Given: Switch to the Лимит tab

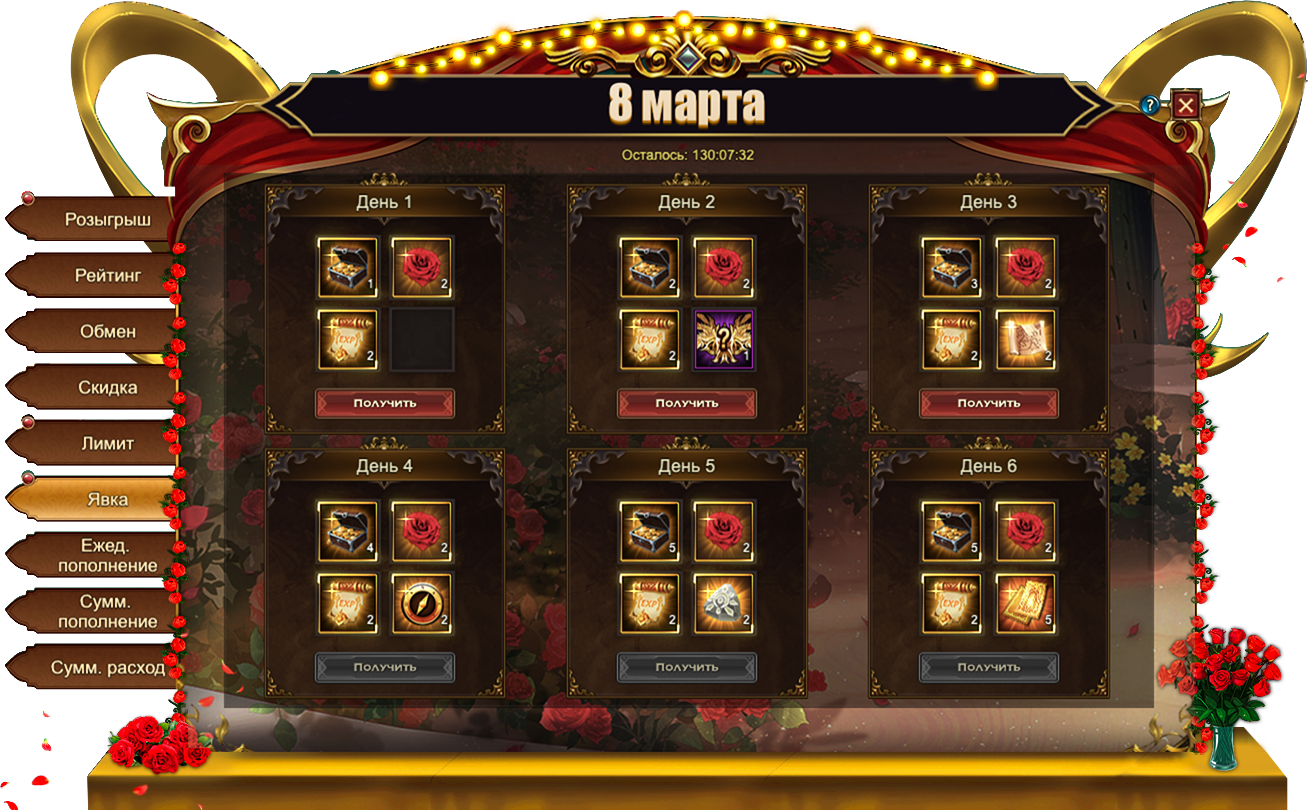Looking at the screenshot, I should click(107, 443).
